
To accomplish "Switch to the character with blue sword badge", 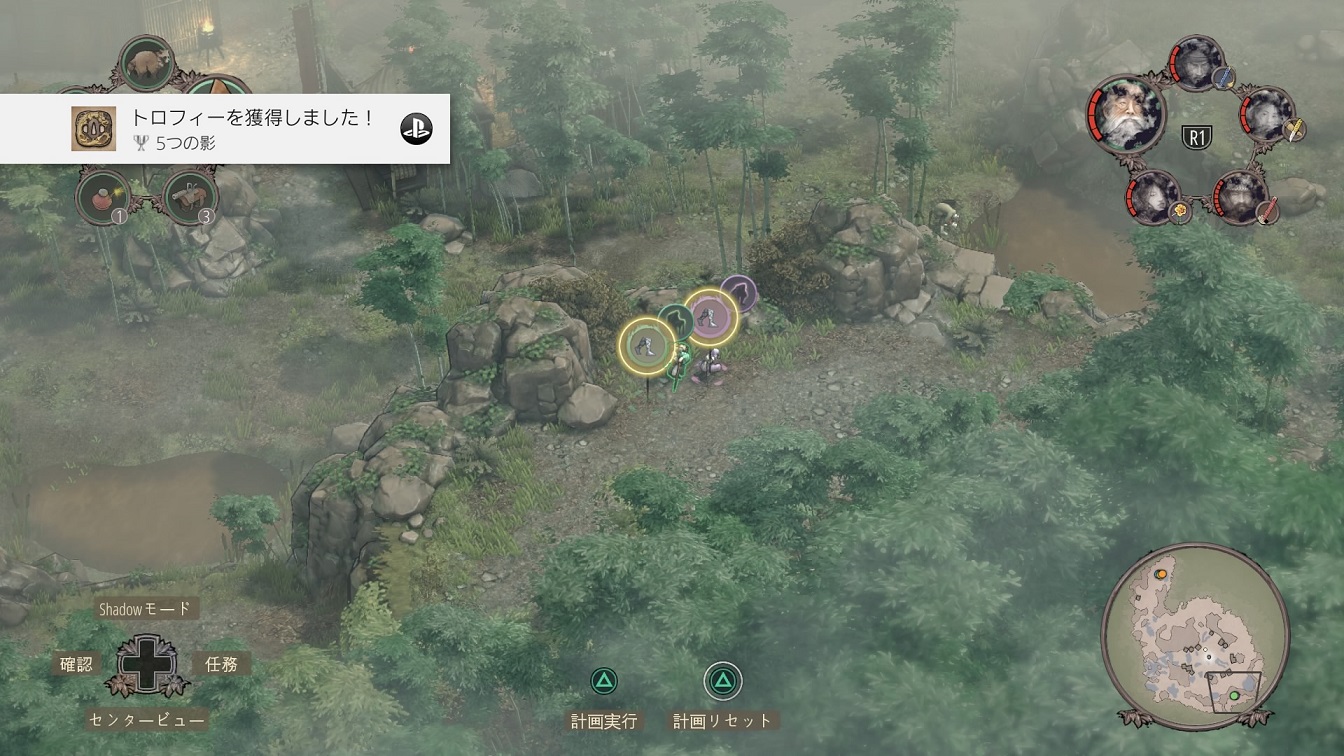I will (x=1196, y=62).
